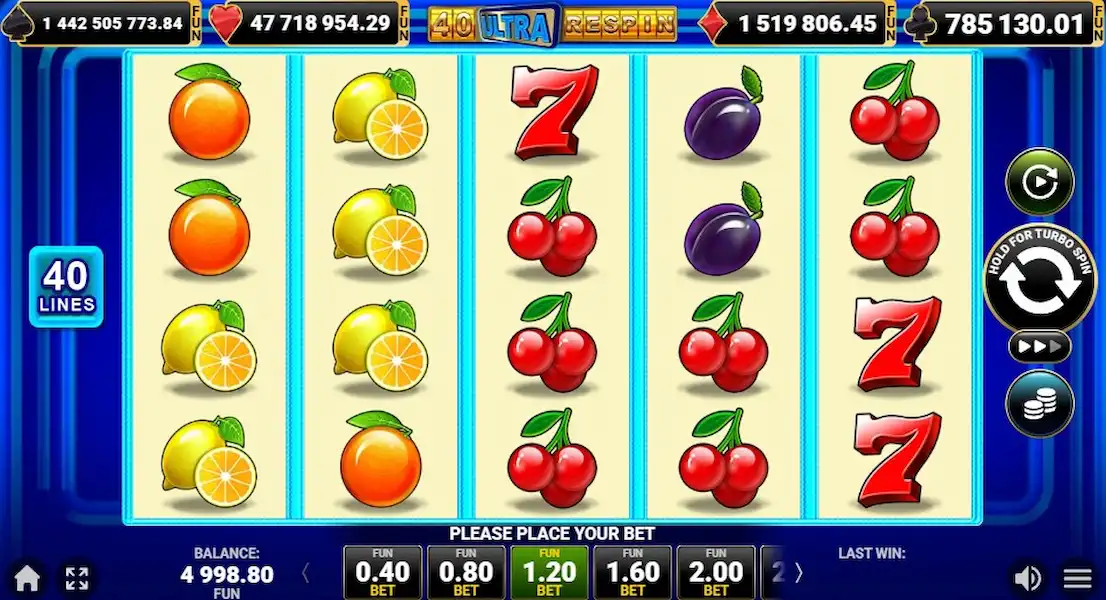The height and width of the screenshot is (600, 1106).
Task: Open the hamburger menu
Action: 1077,578
